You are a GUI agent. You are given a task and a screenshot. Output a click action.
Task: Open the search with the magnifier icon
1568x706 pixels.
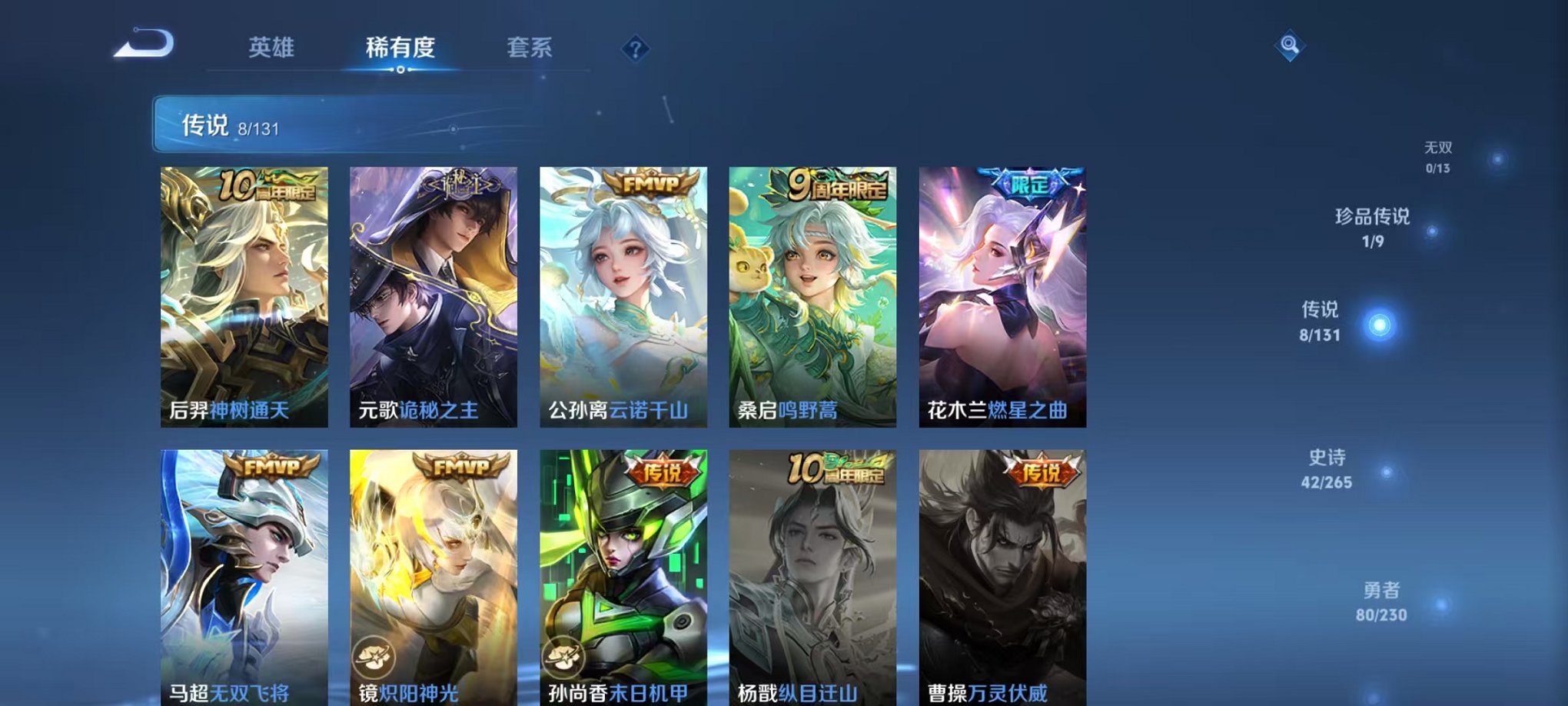[1291, 46]
